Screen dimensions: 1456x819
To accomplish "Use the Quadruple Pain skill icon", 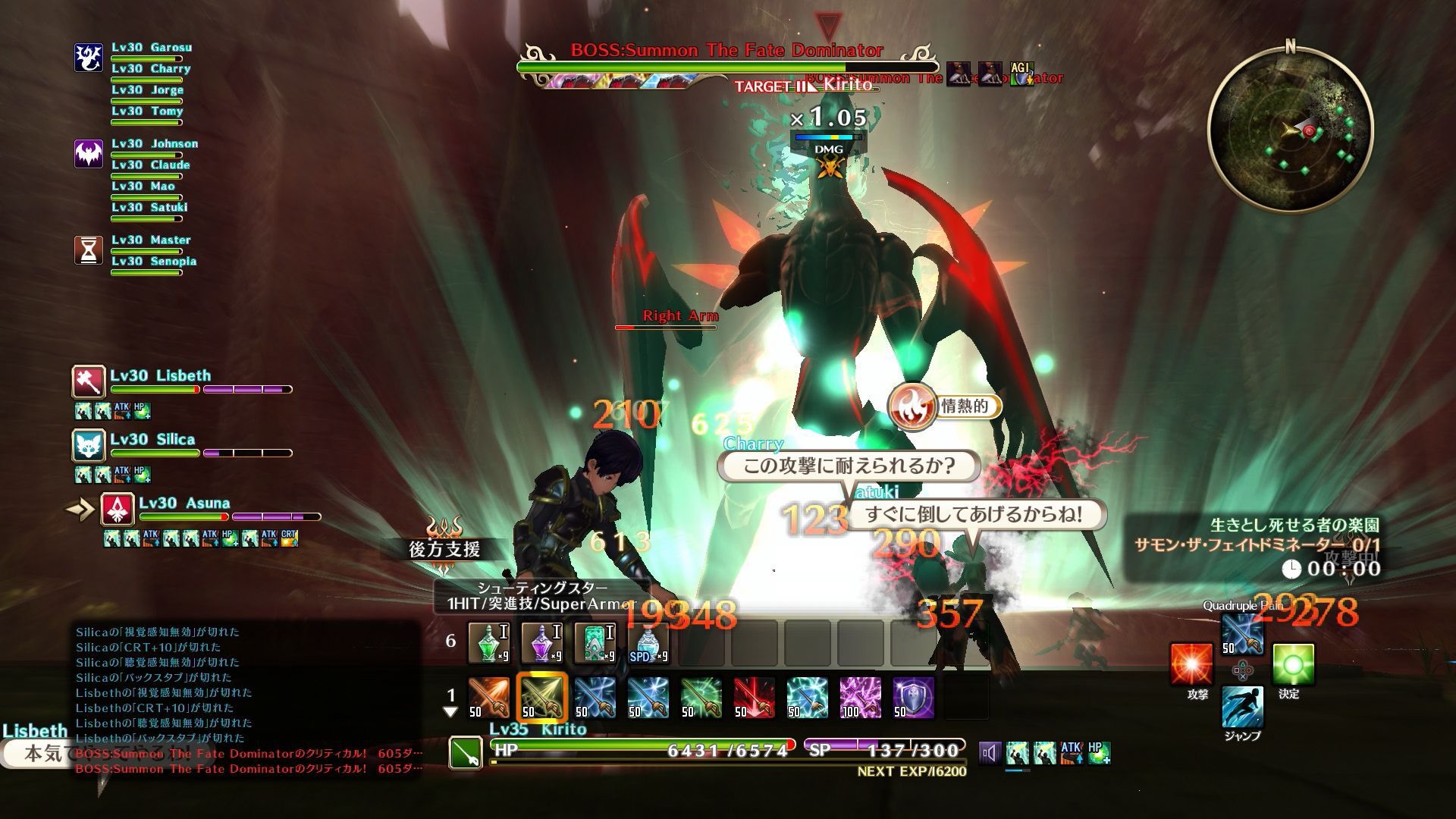I will [x=1242, y=633].
